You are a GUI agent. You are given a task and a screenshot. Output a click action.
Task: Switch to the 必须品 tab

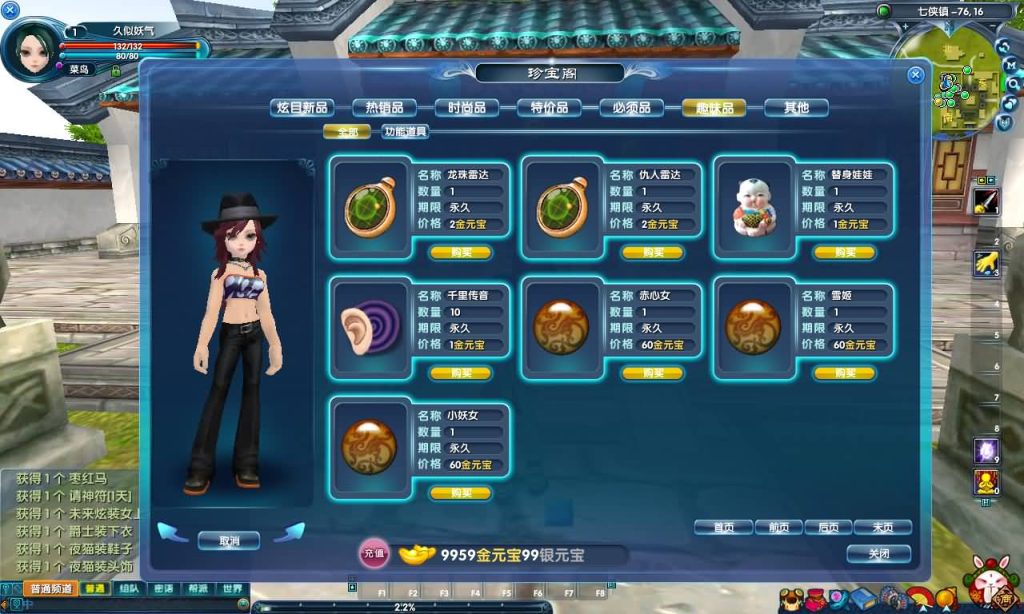[x=631, y=108]
